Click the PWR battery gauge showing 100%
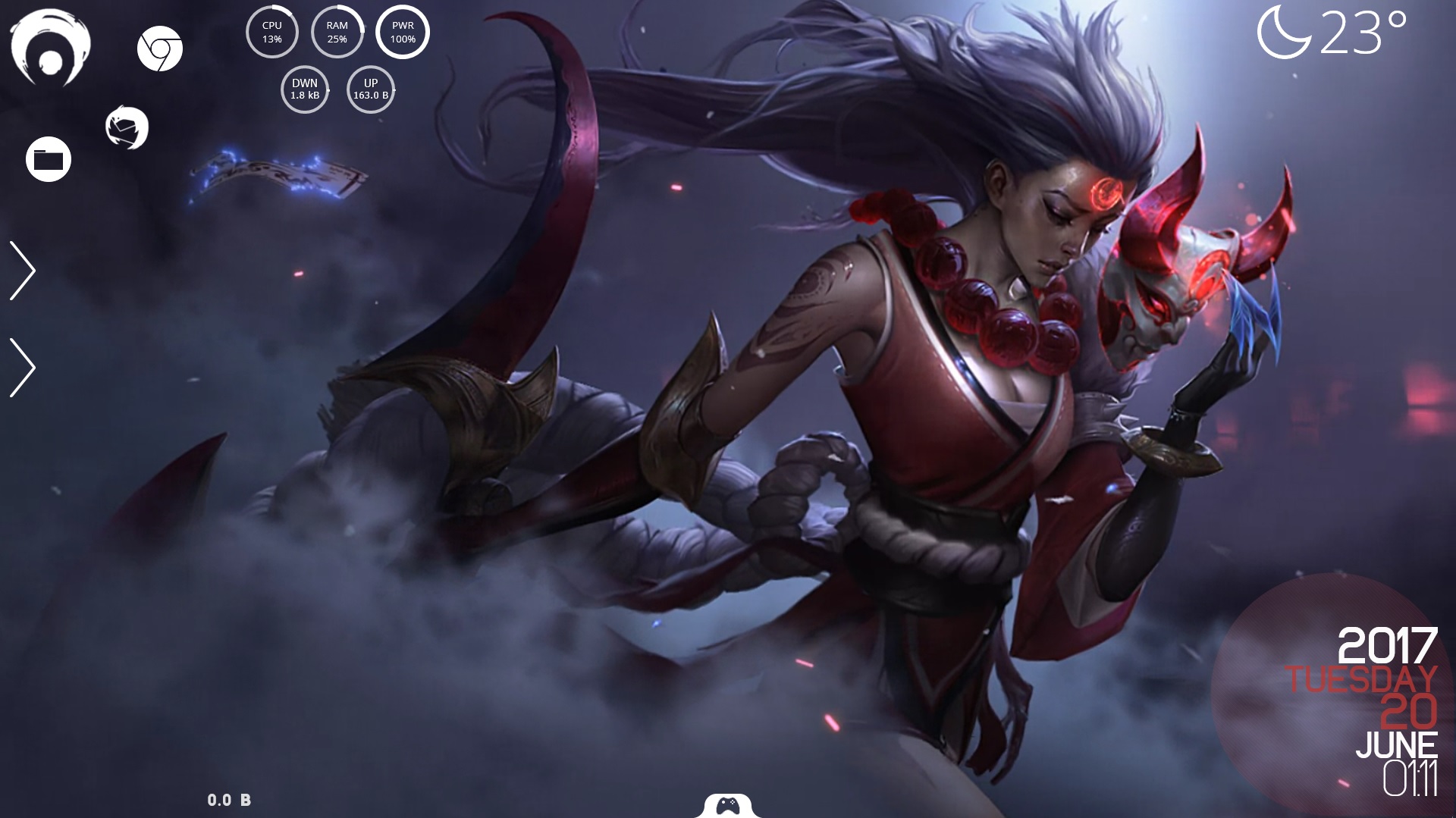Image resolution: width=1456 pixels, height=818 pixels. [x=402, y=31]
